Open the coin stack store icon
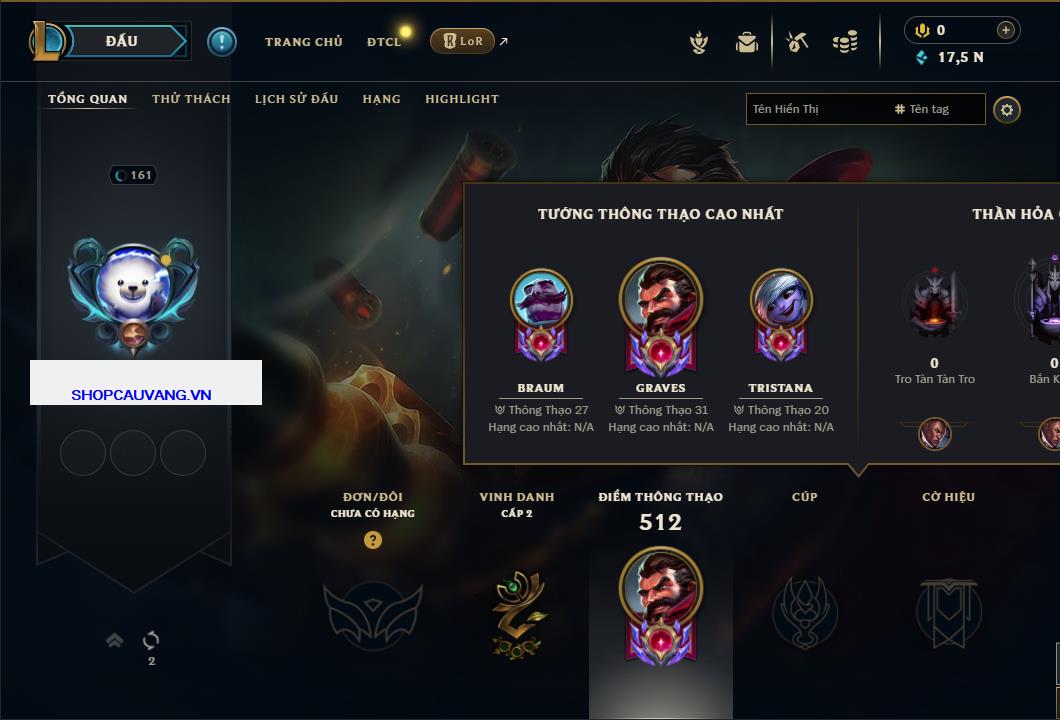1060x720 pixels. coord(845,42)
